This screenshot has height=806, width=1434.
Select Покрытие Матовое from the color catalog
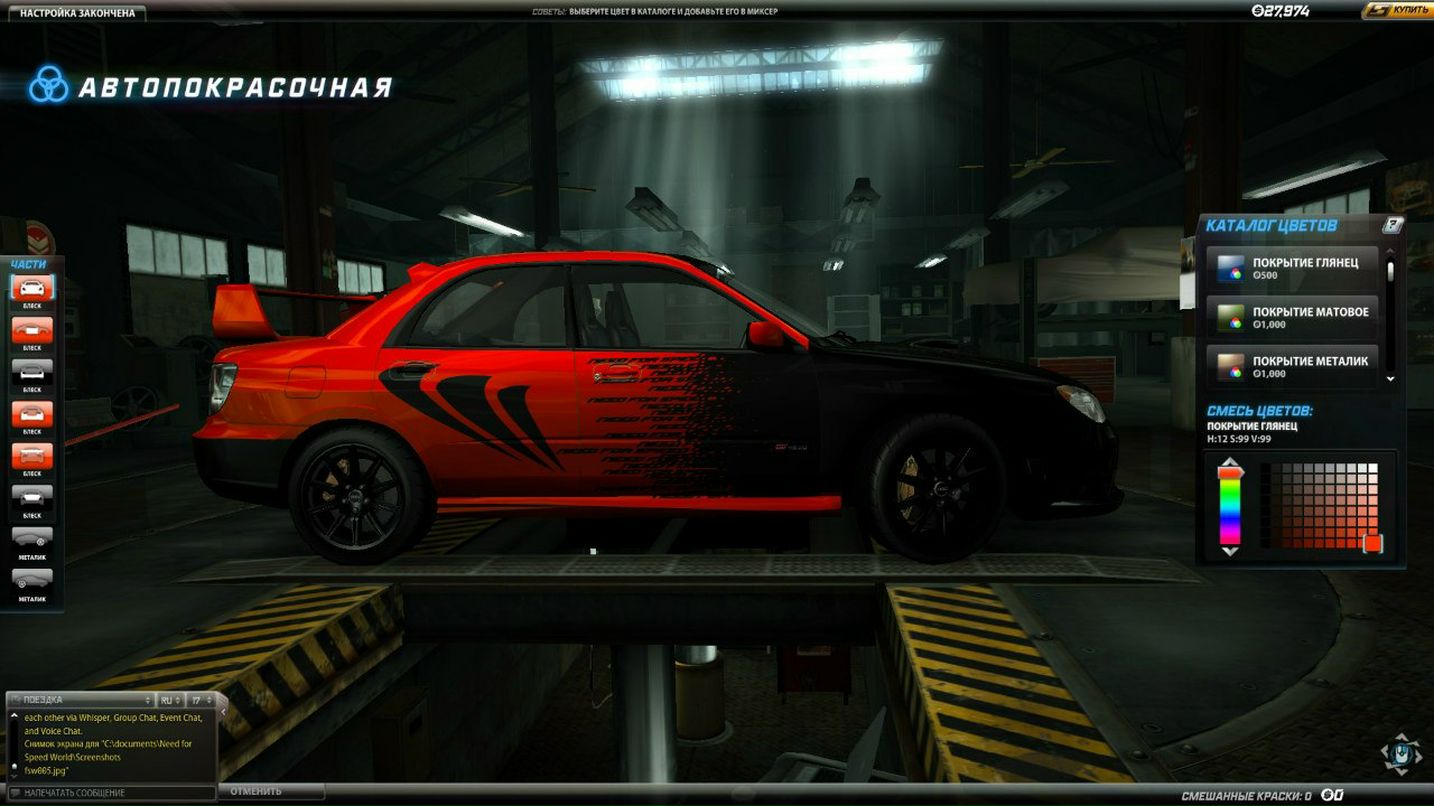click(1295, 317)
